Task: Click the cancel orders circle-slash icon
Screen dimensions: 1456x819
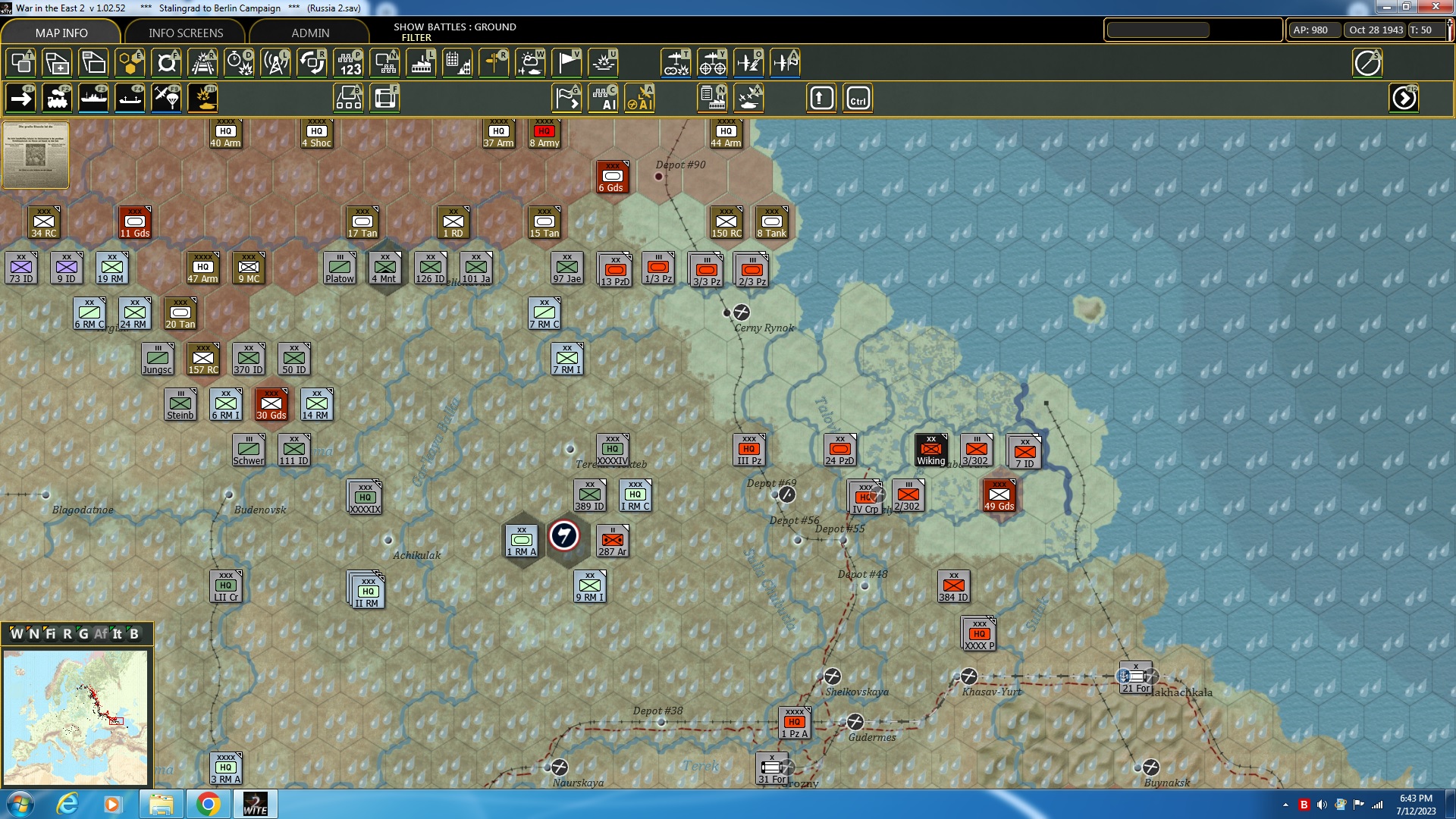Action: pyautogui.click(x=1367, y=63)
